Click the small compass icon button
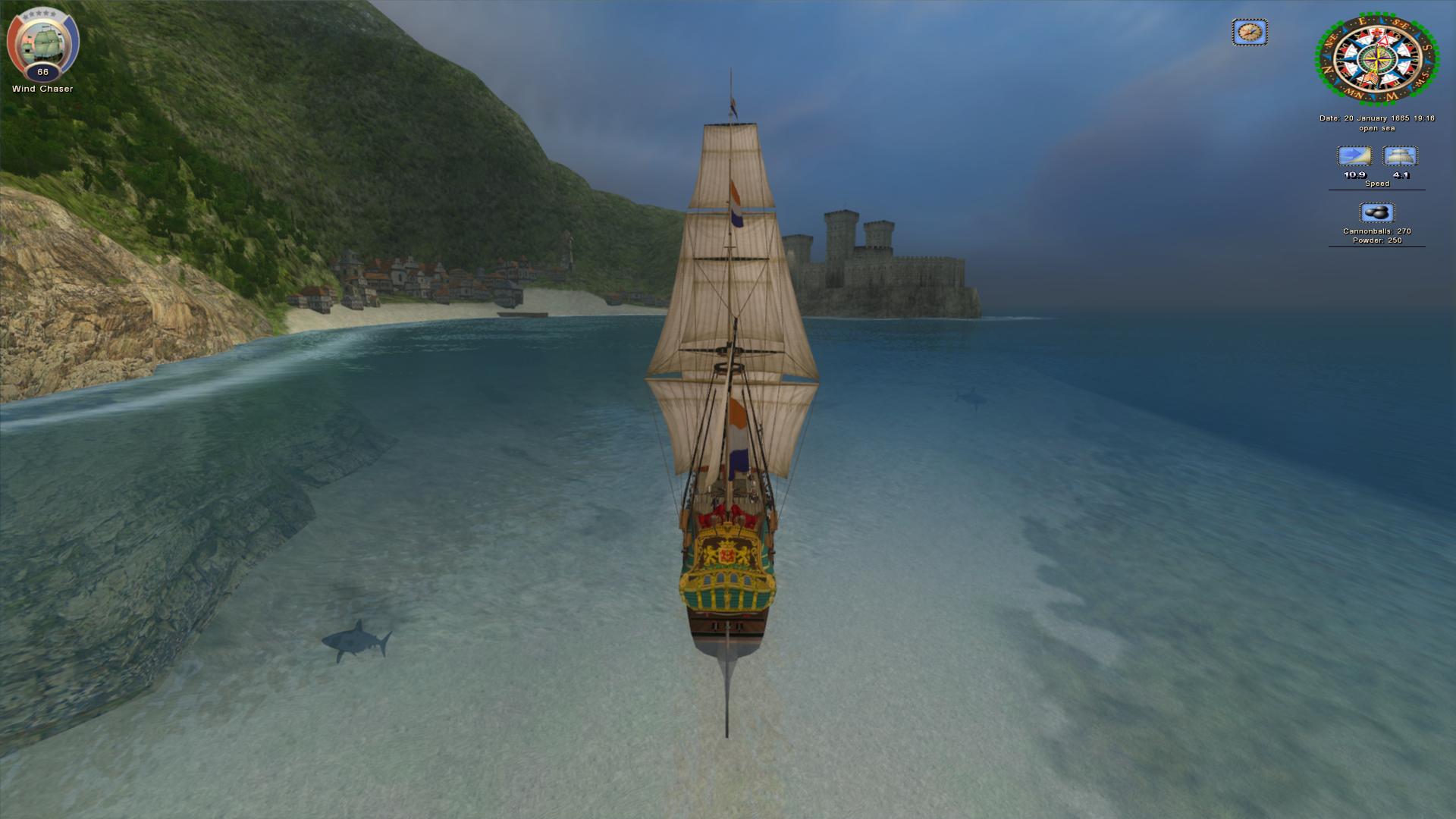 pyautogui.click(x=1249, y=33)
